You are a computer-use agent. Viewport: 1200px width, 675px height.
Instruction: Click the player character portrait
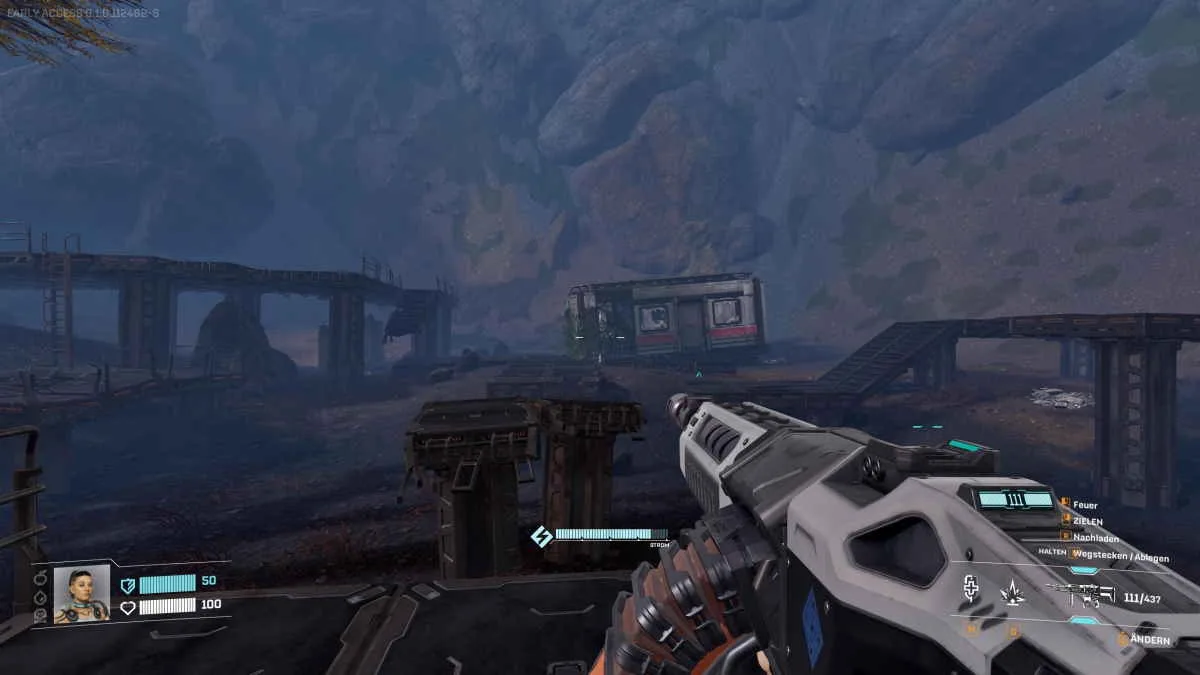tap(81, 594)
